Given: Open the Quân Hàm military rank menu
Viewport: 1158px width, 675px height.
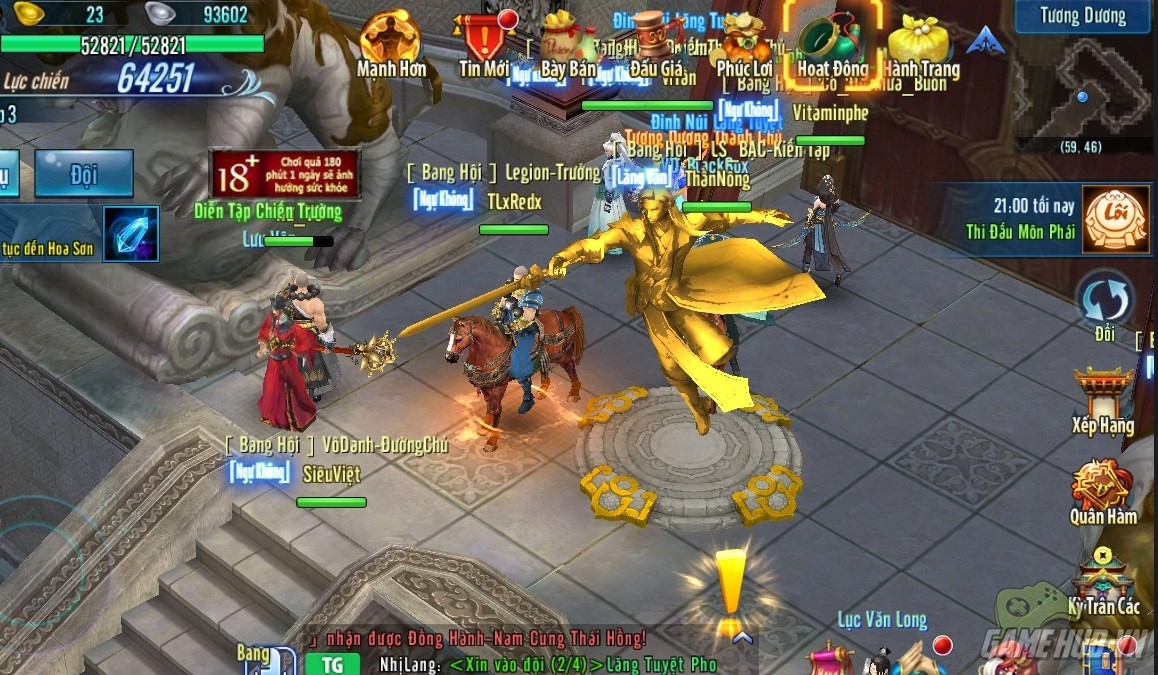Looking at the screenshot, I should [1102, 489].
